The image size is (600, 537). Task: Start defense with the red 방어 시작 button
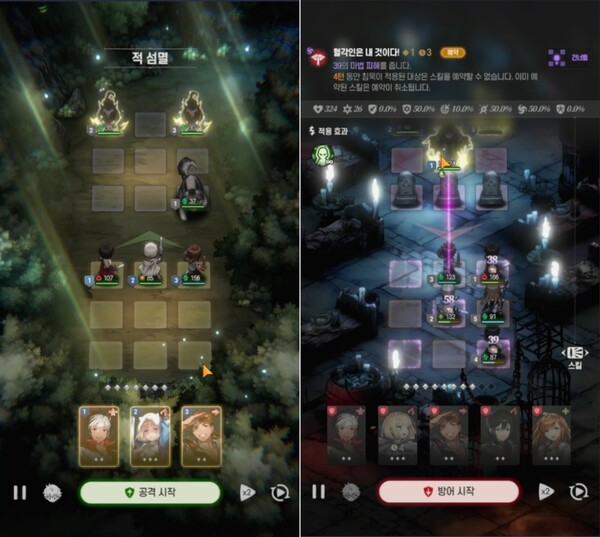coord(449,492)
